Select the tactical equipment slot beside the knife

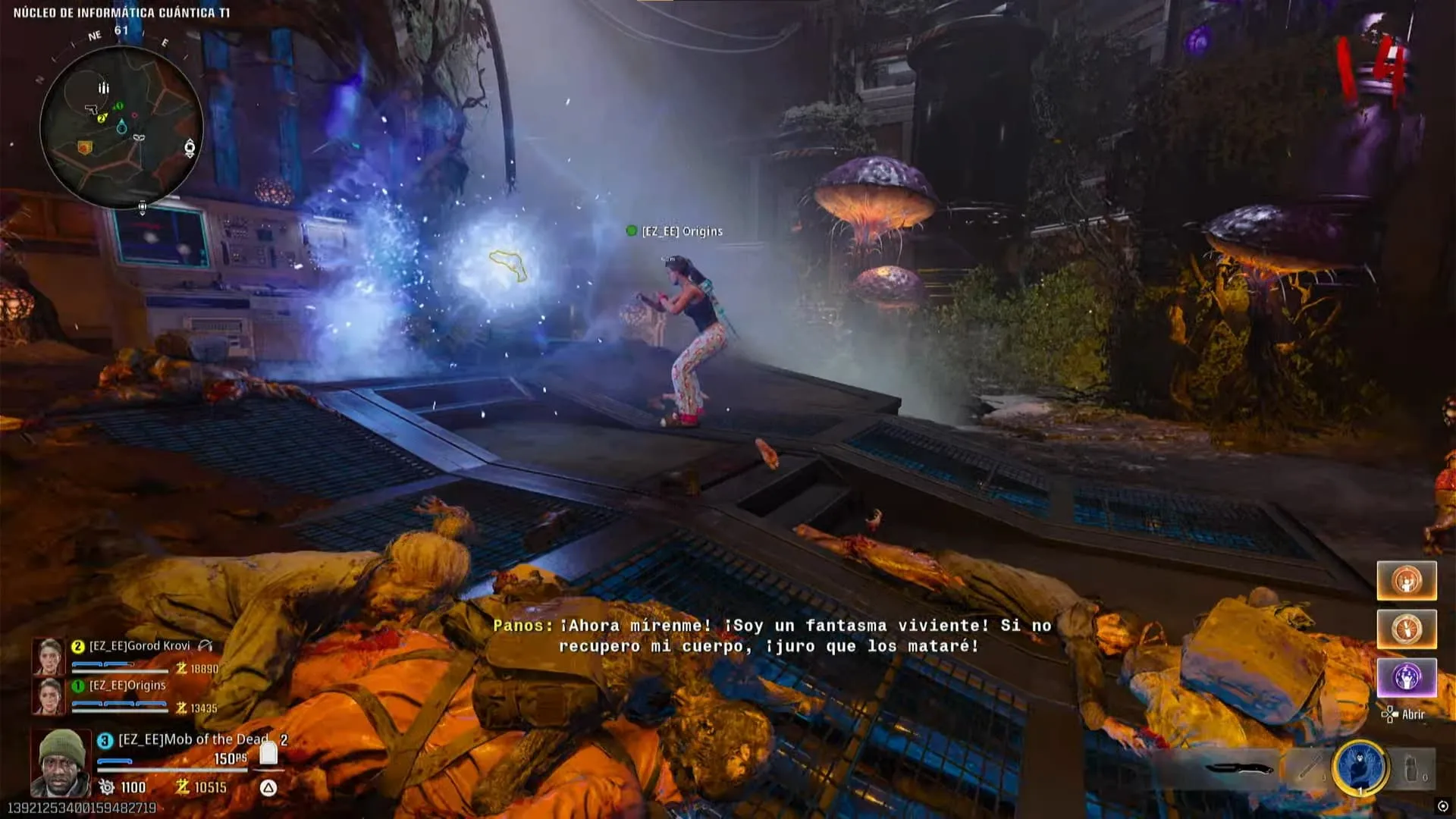pyautogui.click(x=1310, y=767)
